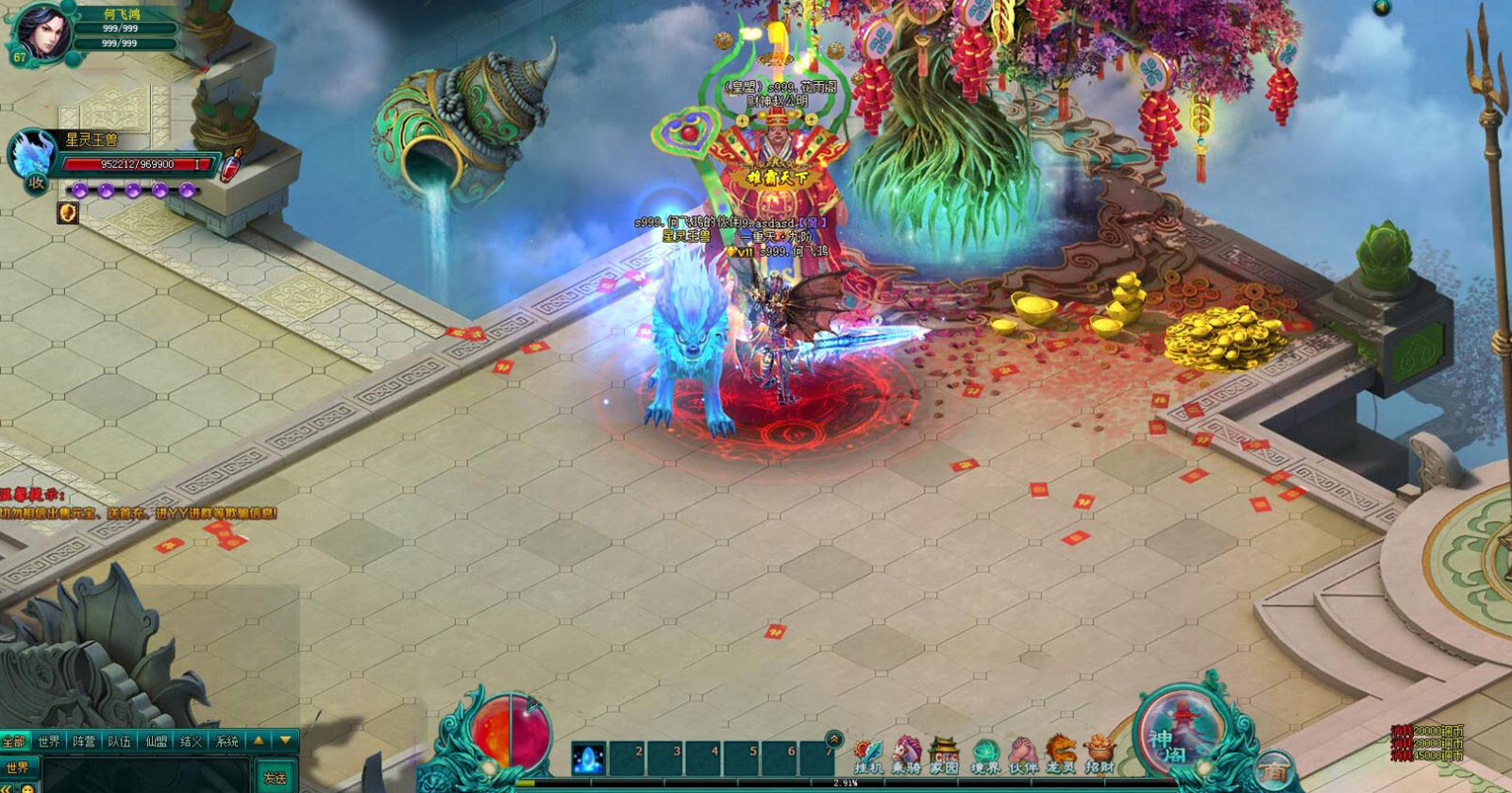The height and width of the screenshot is (793, 1512).
Task: Open the 挂机 auto-battle menu
Action: [x=867, y=756]
